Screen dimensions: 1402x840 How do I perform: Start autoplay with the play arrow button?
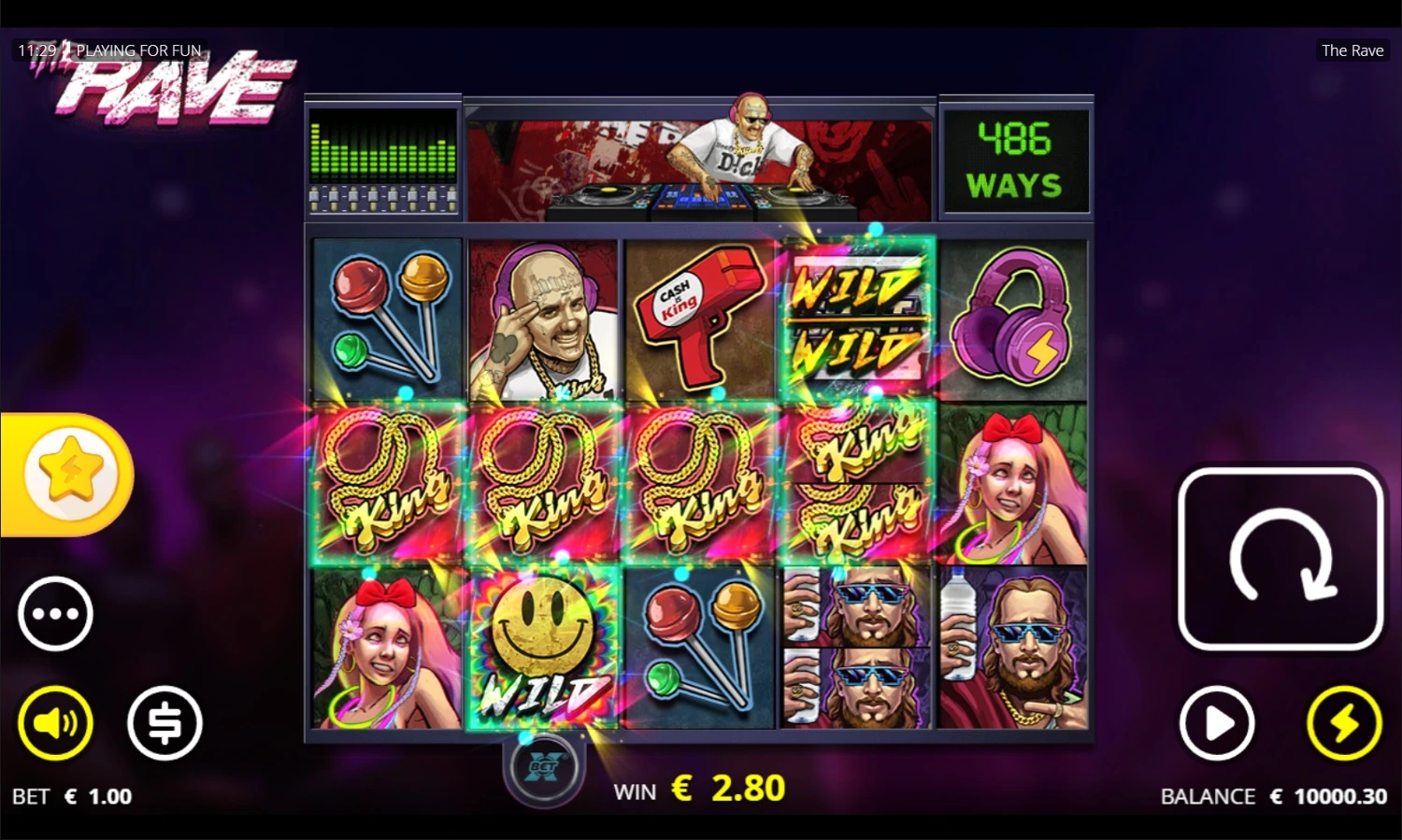[1216, 723]
